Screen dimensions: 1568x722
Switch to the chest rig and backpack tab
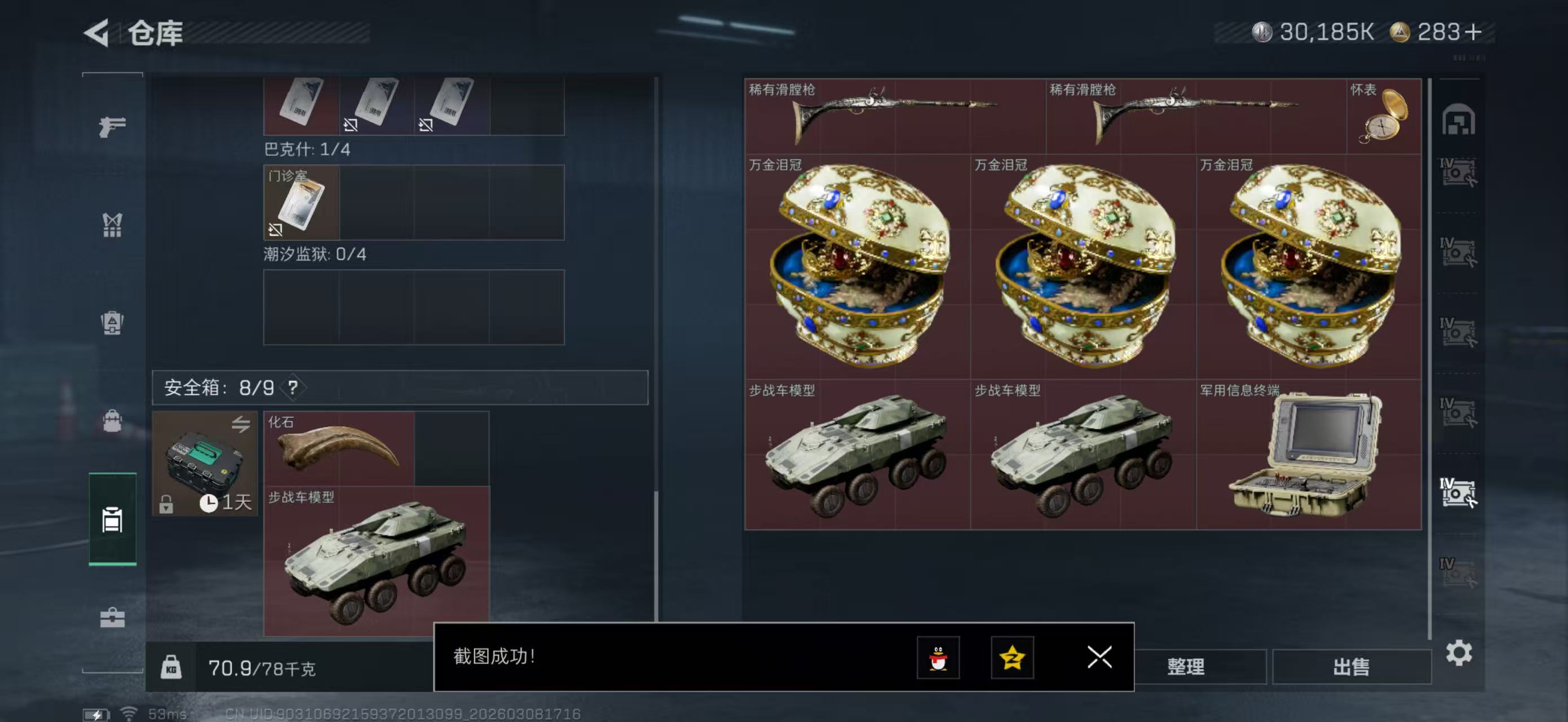click(112, 323)
